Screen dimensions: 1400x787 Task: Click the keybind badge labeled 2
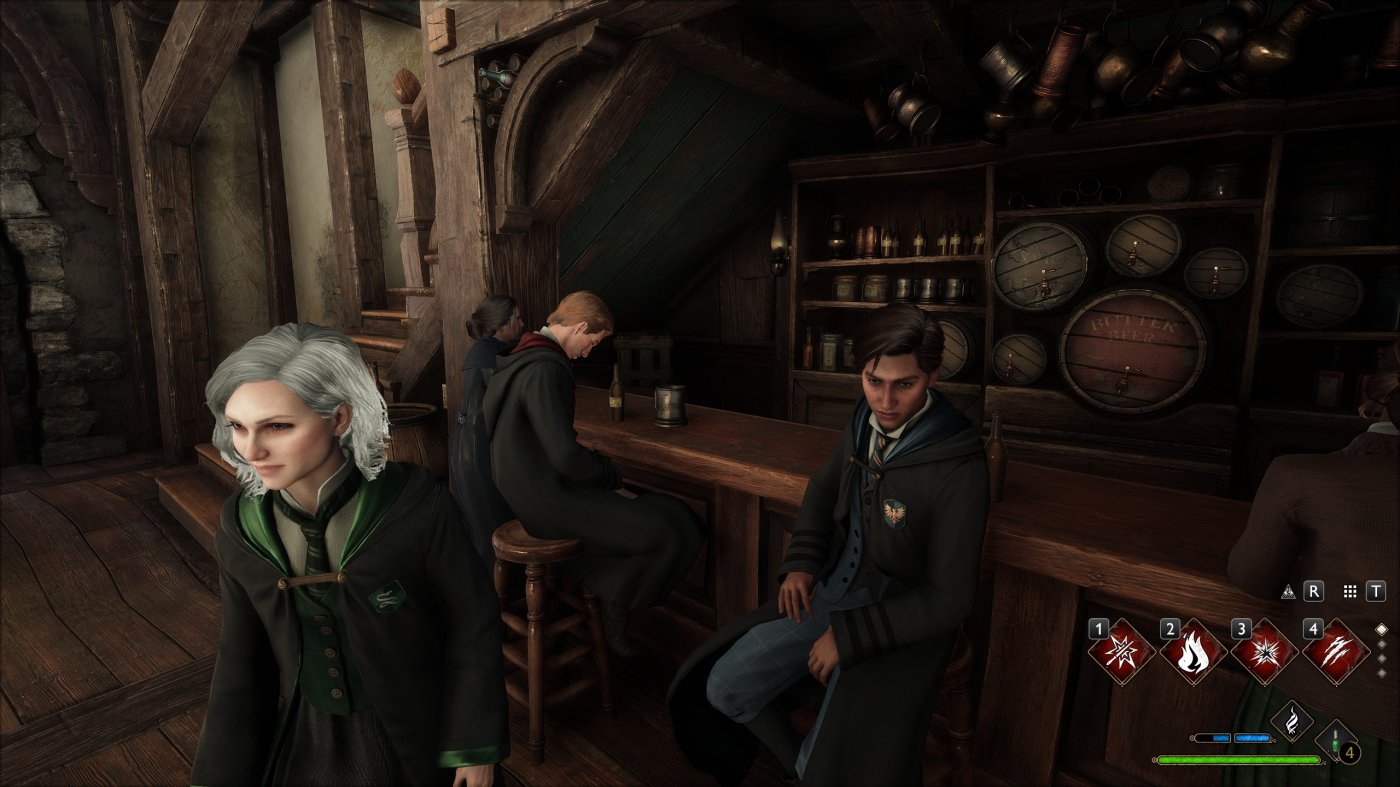(x=1169, y=629)
